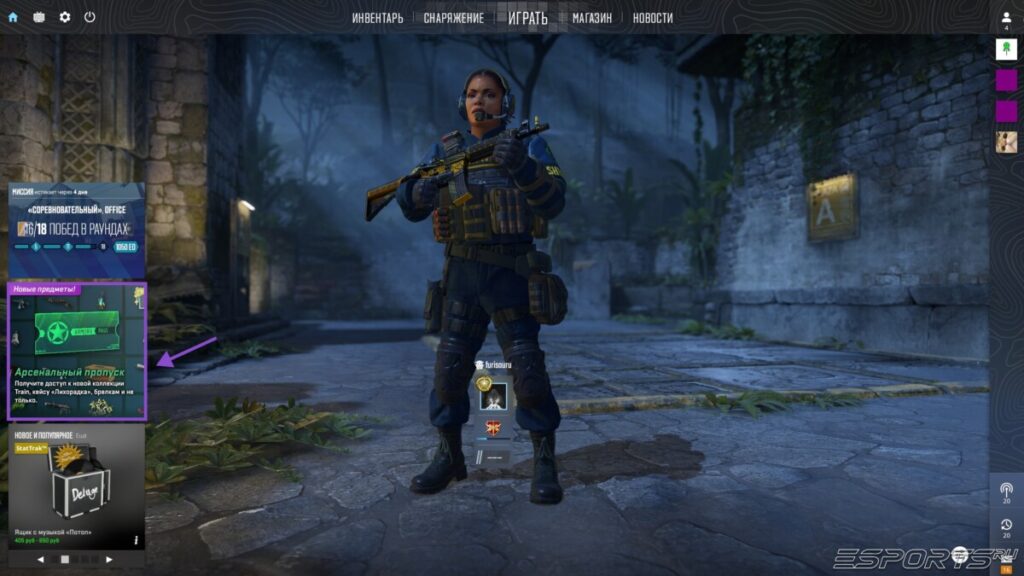The width and height of the screenshot is (1024, 576).
Task: Open the TV watch icon
Action: (x=39, y=17)
